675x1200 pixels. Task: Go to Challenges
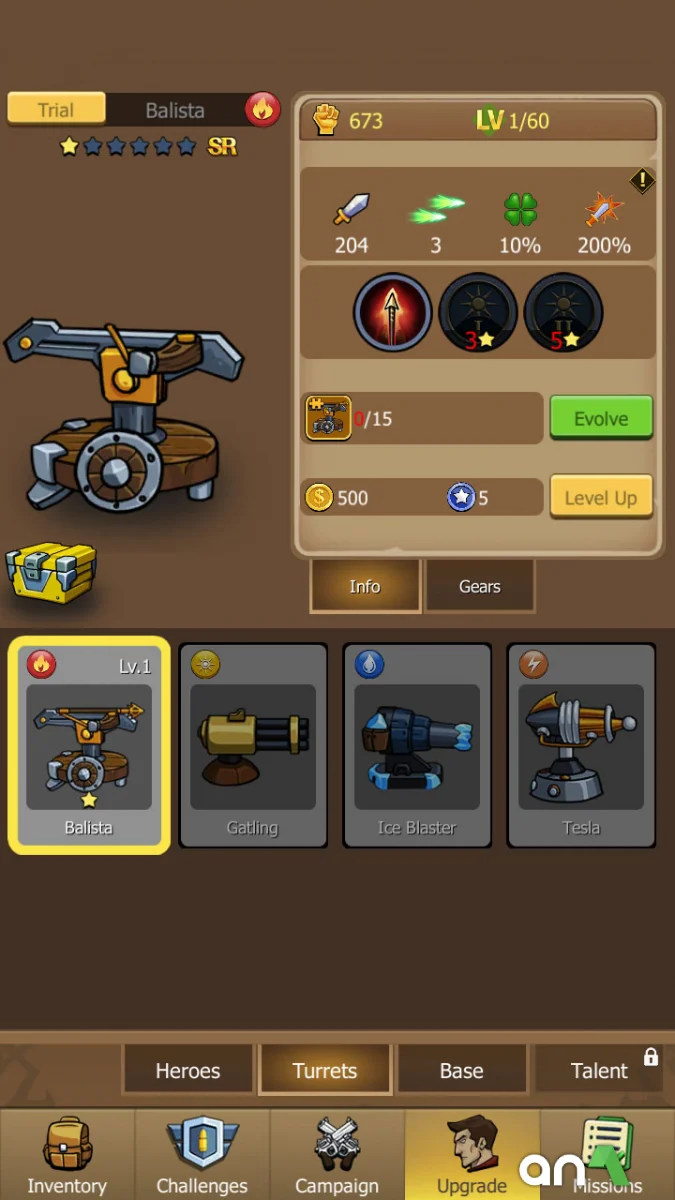pos(202,1155)
